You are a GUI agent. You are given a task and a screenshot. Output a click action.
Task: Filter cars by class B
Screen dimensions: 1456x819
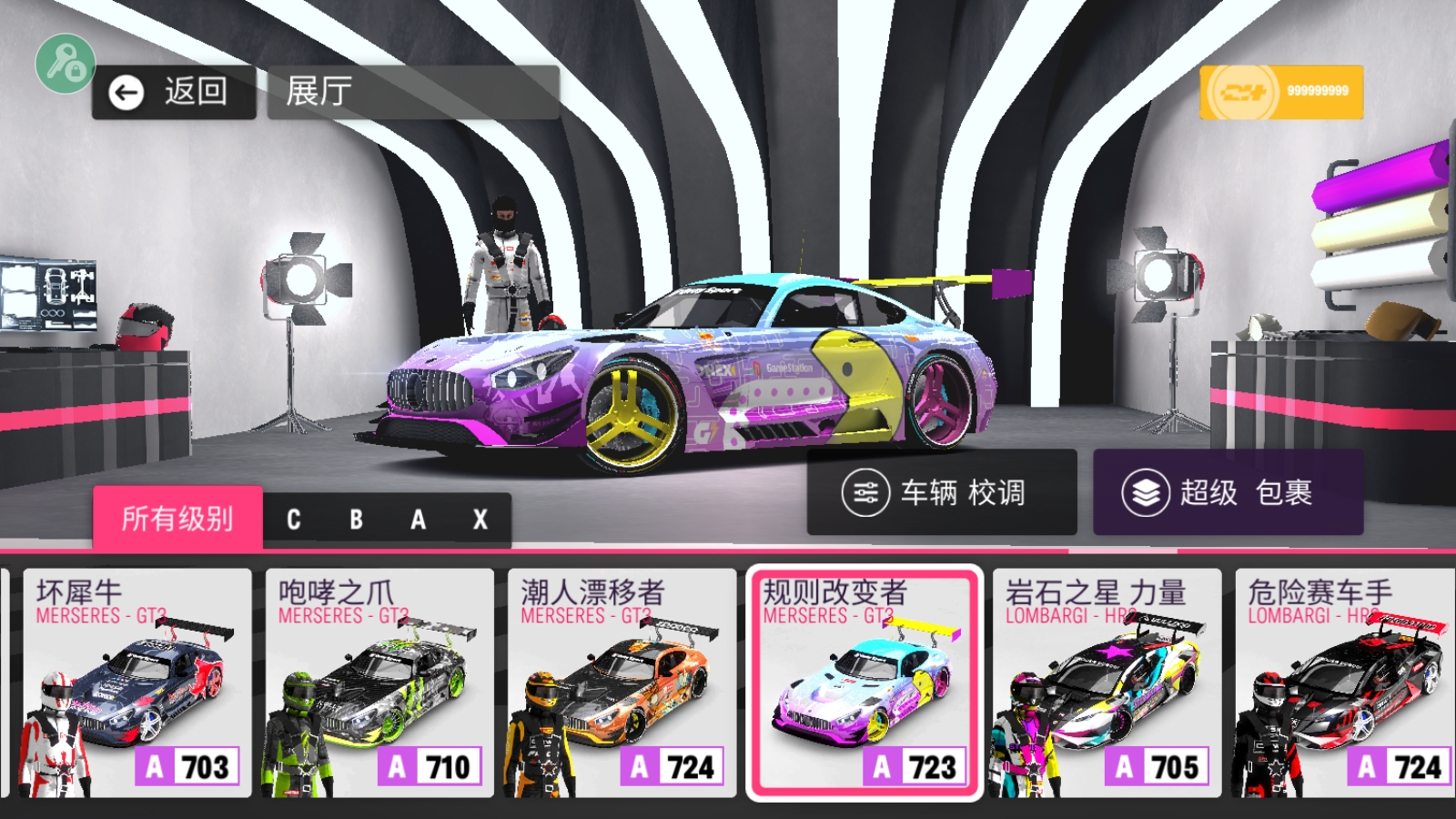(x=356, y=520)
